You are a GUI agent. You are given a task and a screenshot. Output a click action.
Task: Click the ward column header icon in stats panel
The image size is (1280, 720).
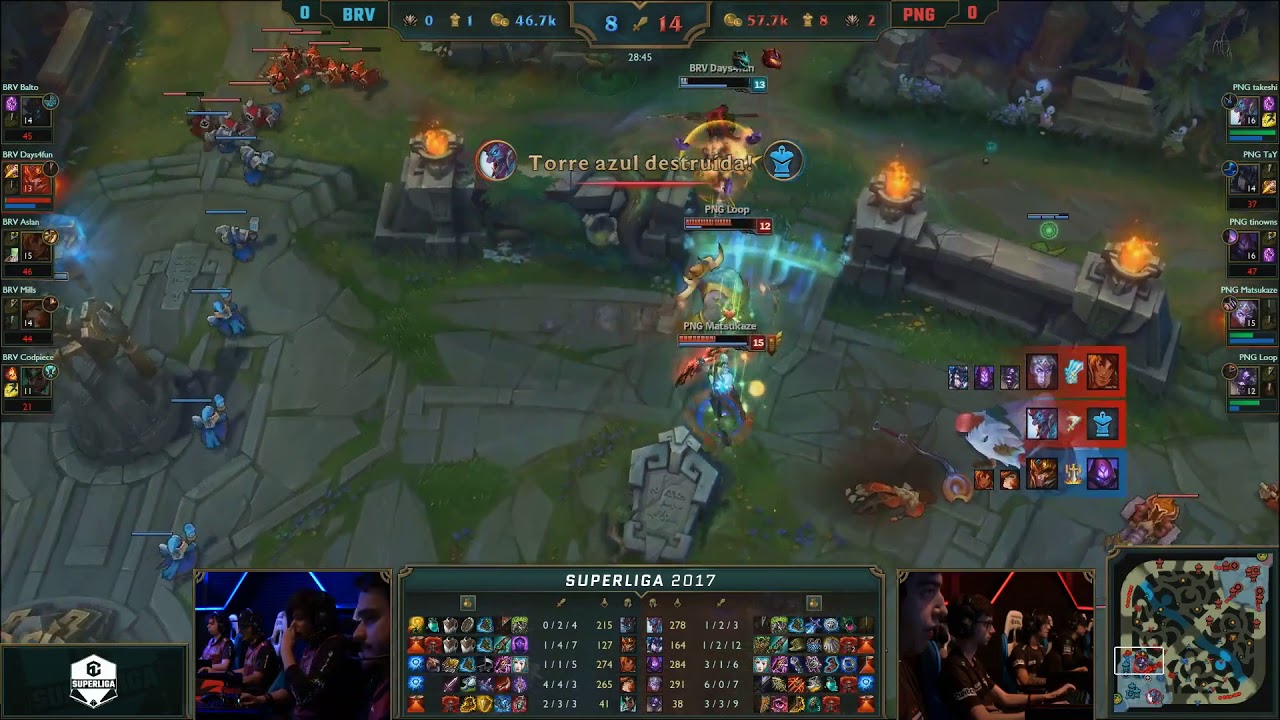pos(605,603)
